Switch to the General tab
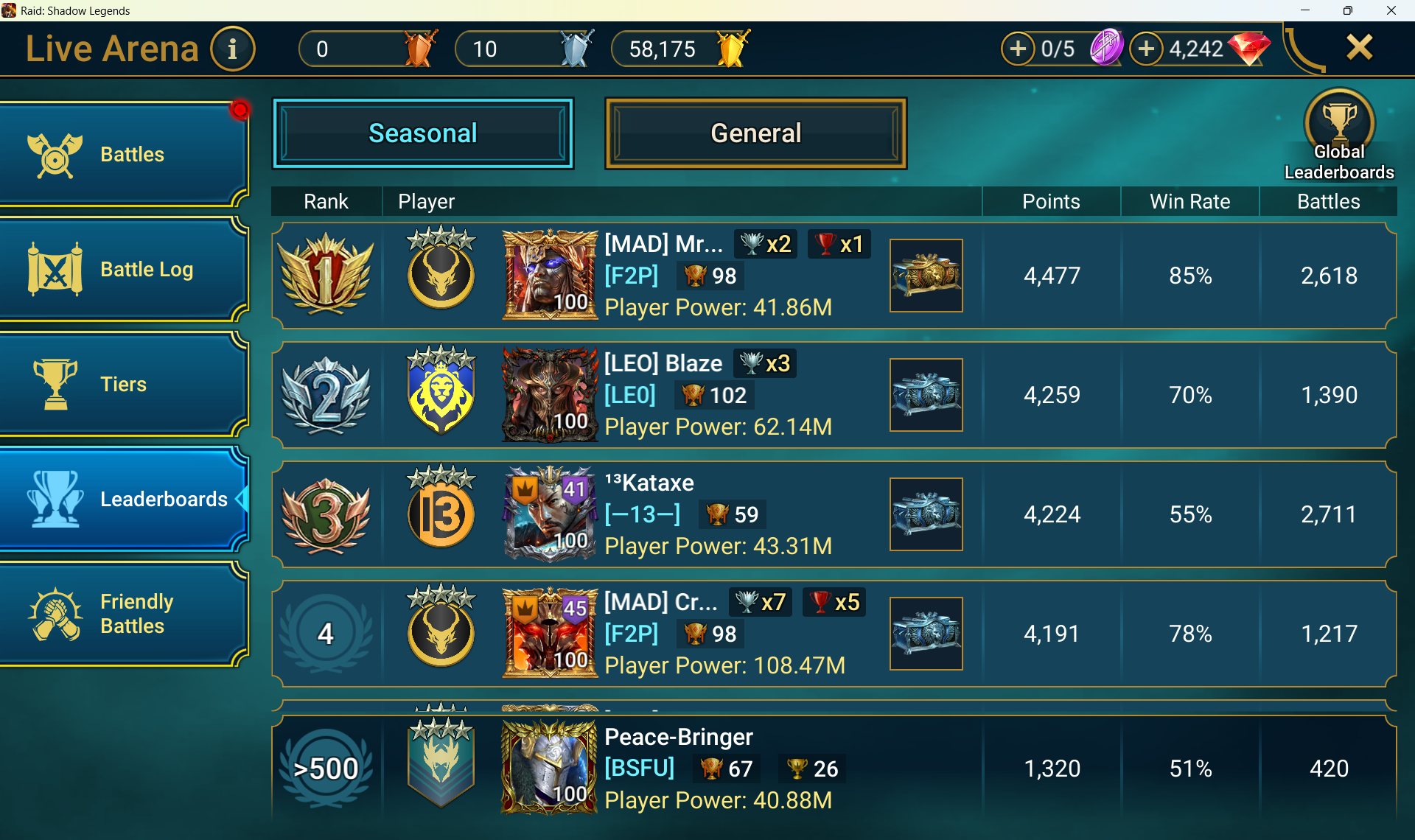The width and height of the screenshot is (1415, 840). (x=755, y=133)
